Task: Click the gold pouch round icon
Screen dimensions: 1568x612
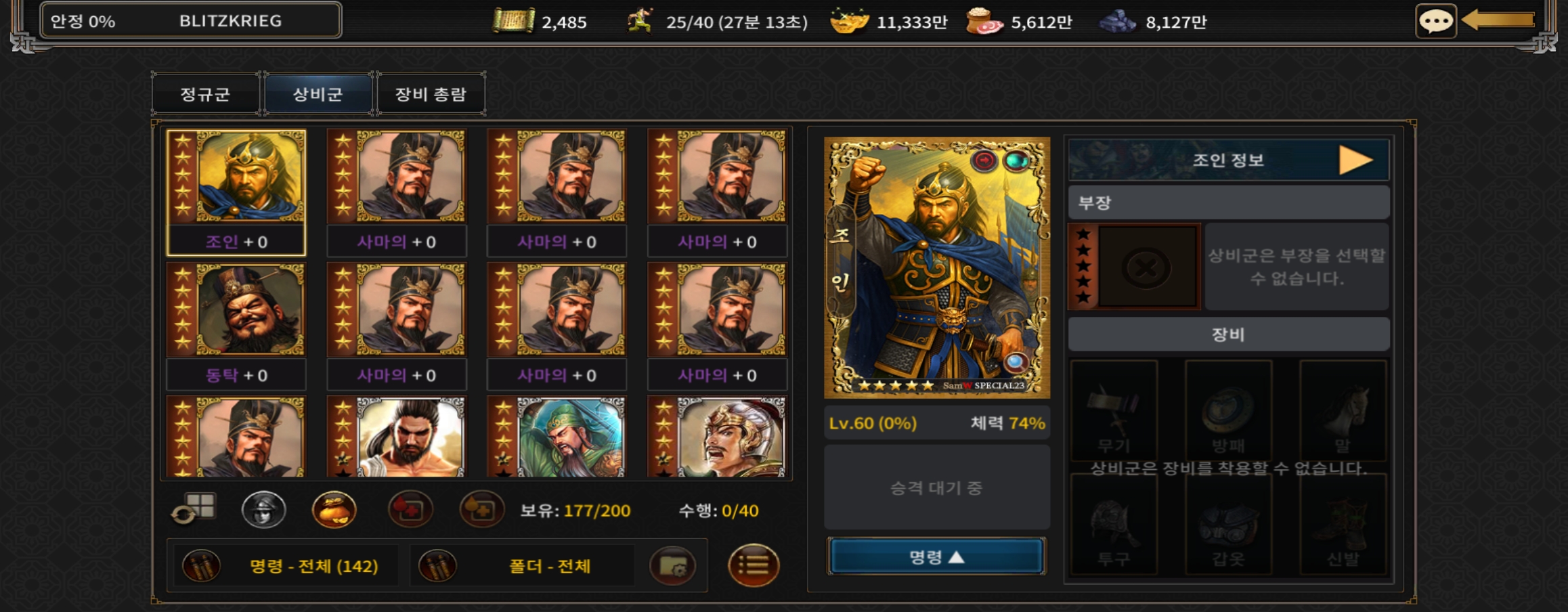Action: (334, 510)
